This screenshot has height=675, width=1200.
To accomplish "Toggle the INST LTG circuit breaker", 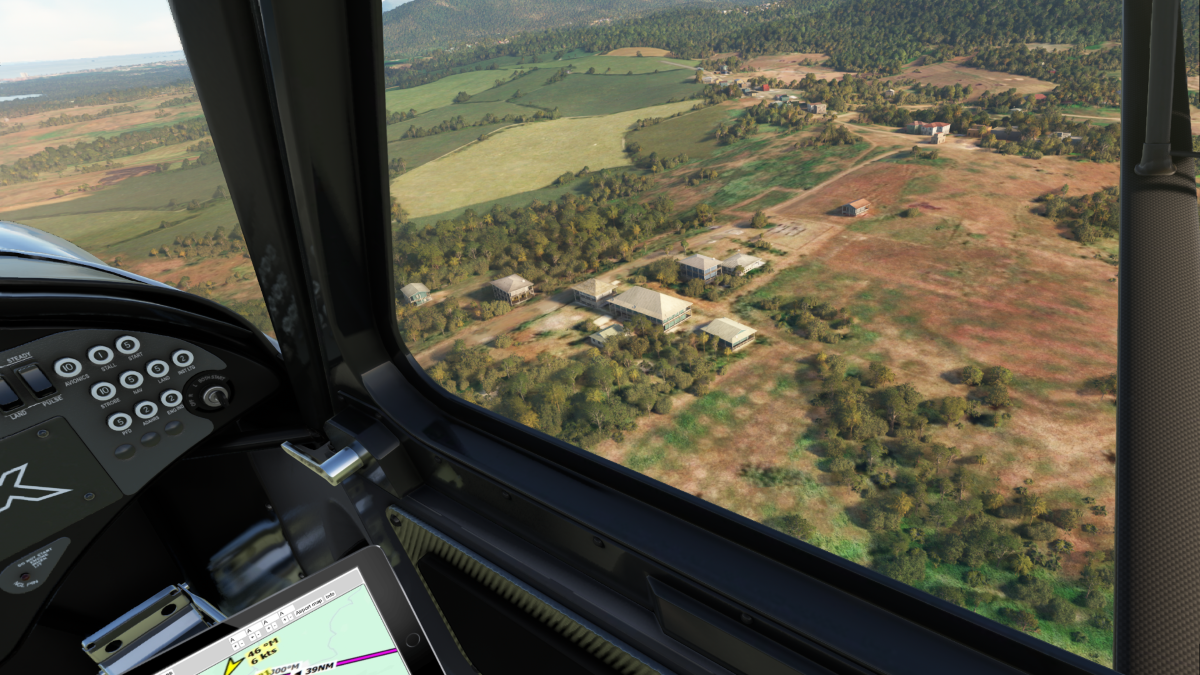I will pyautogui.click(x=183, y=358).
